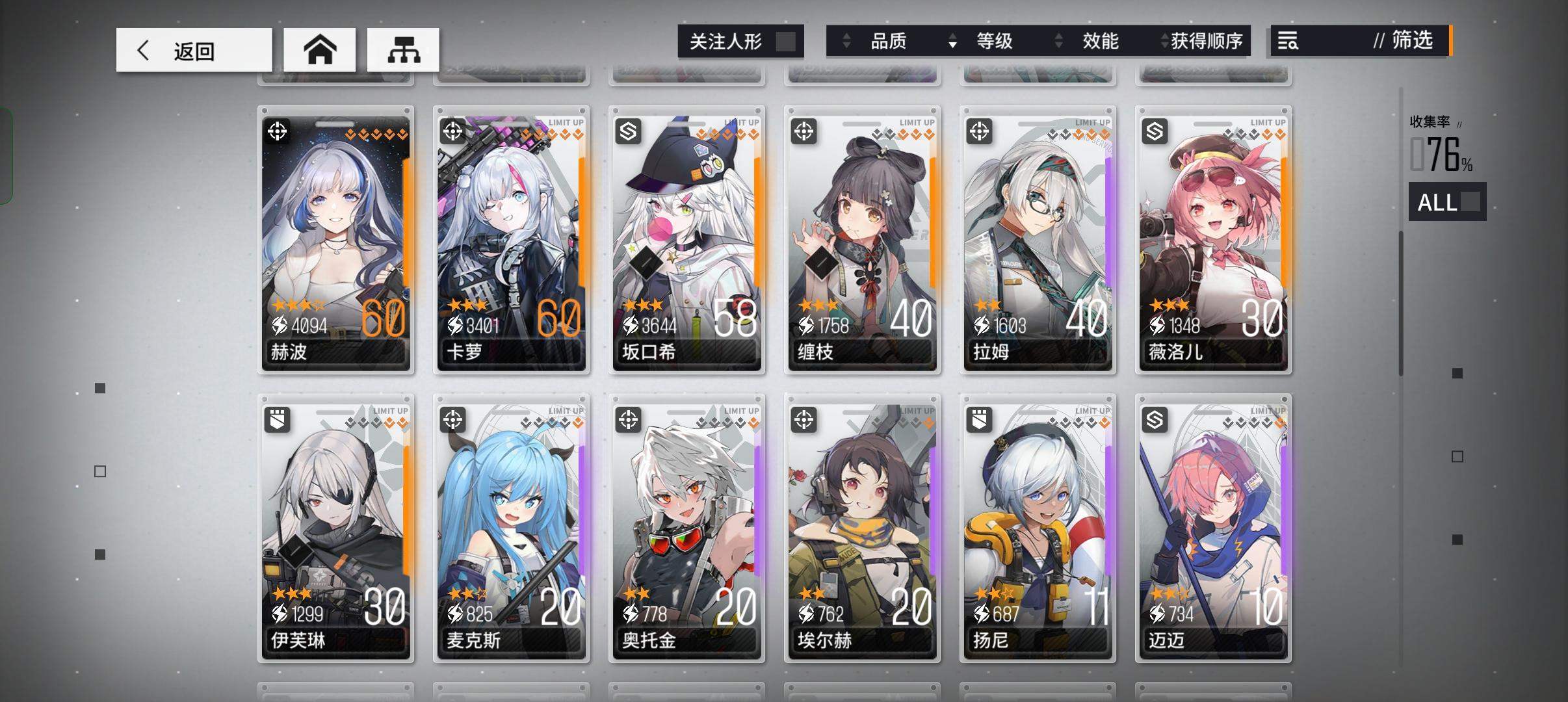Image resolution: width=1568 pixels, height=702 pixels.
Task: Click the shield class icon on 伊芙琳's card
Action: tap(278, 421)
